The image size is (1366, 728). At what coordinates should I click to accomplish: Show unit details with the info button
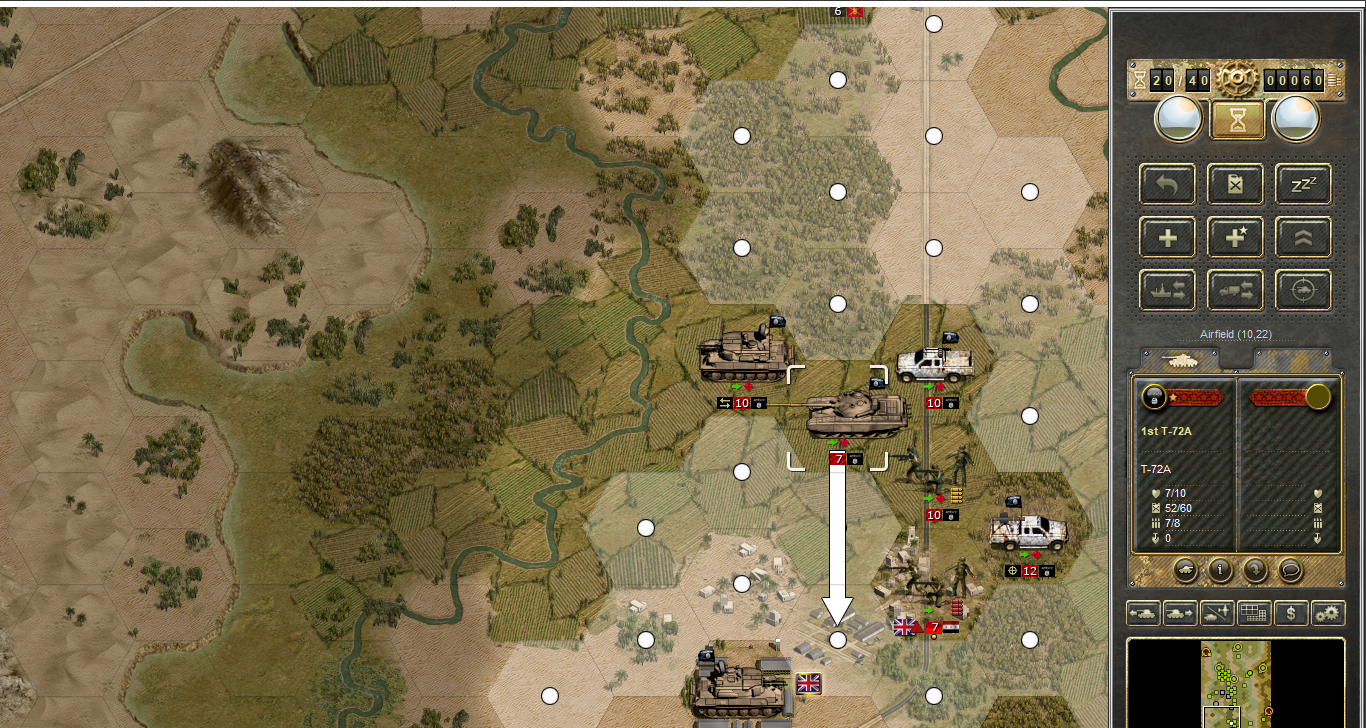click(1220, 569)
